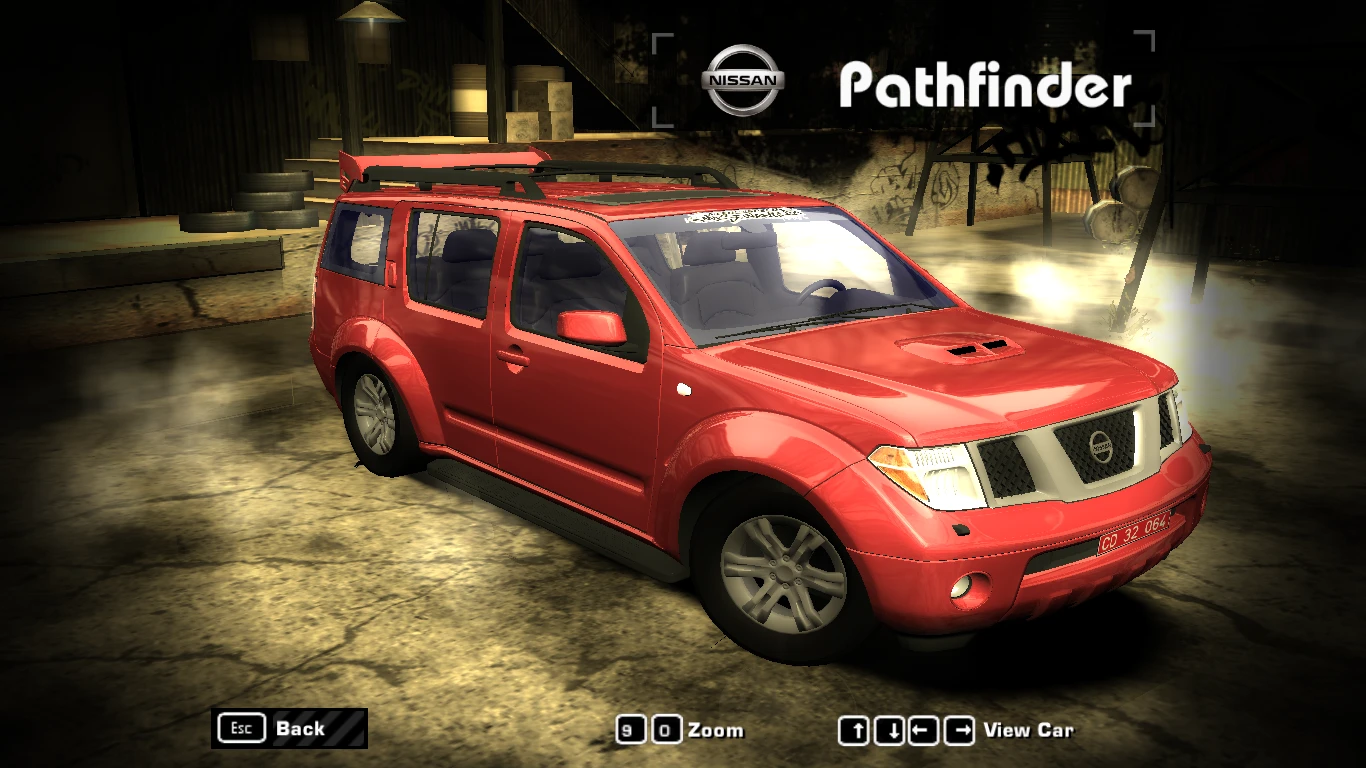Click the Nissan logo badge at the top
This screenshot has height=768, width=1366.
[x=741, y=78]
